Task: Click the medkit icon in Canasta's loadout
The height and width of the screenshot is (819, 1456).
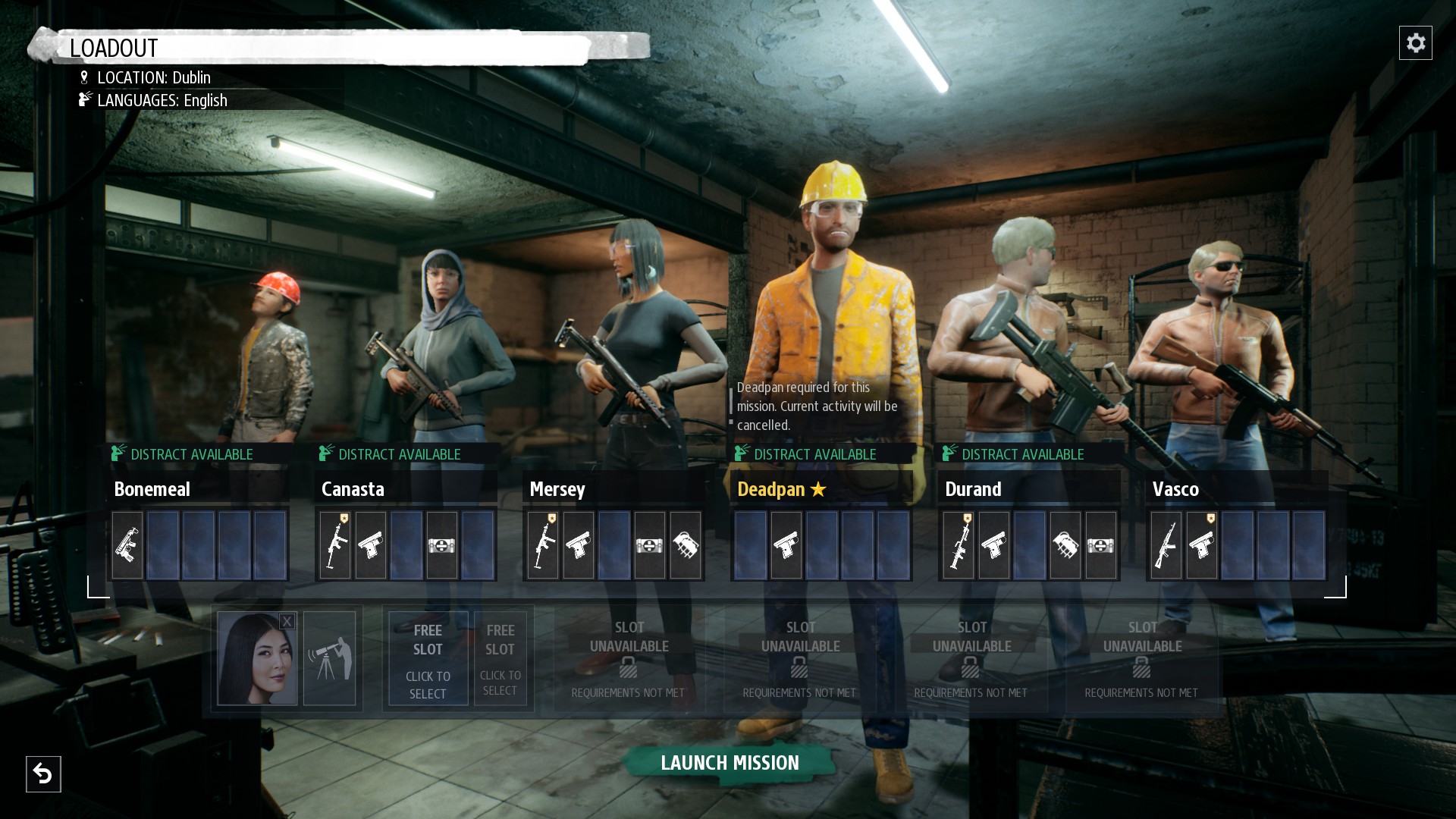Action: click(x=442, y=544)
